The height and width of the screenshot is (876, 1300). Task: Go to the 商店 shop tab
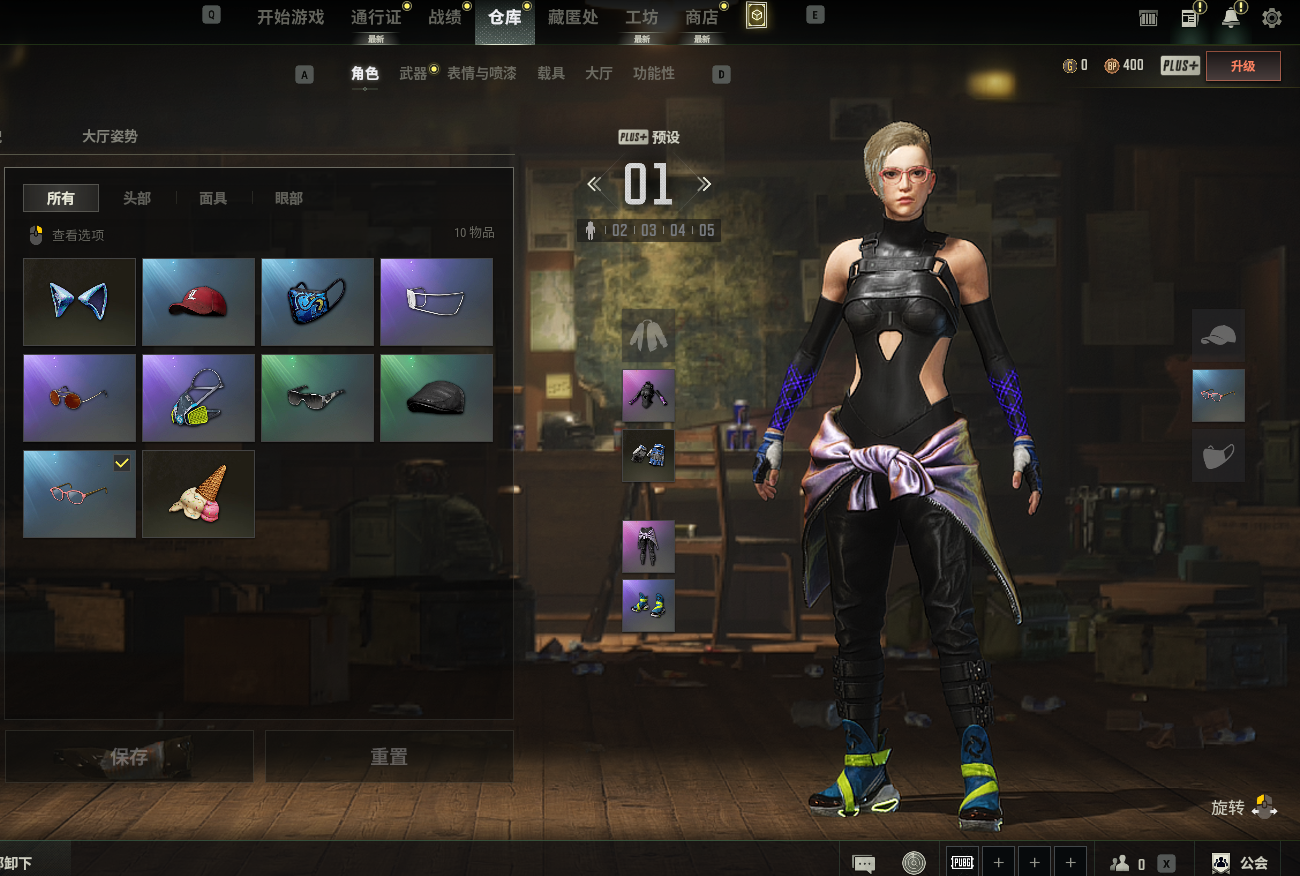(x=701, y=17)
